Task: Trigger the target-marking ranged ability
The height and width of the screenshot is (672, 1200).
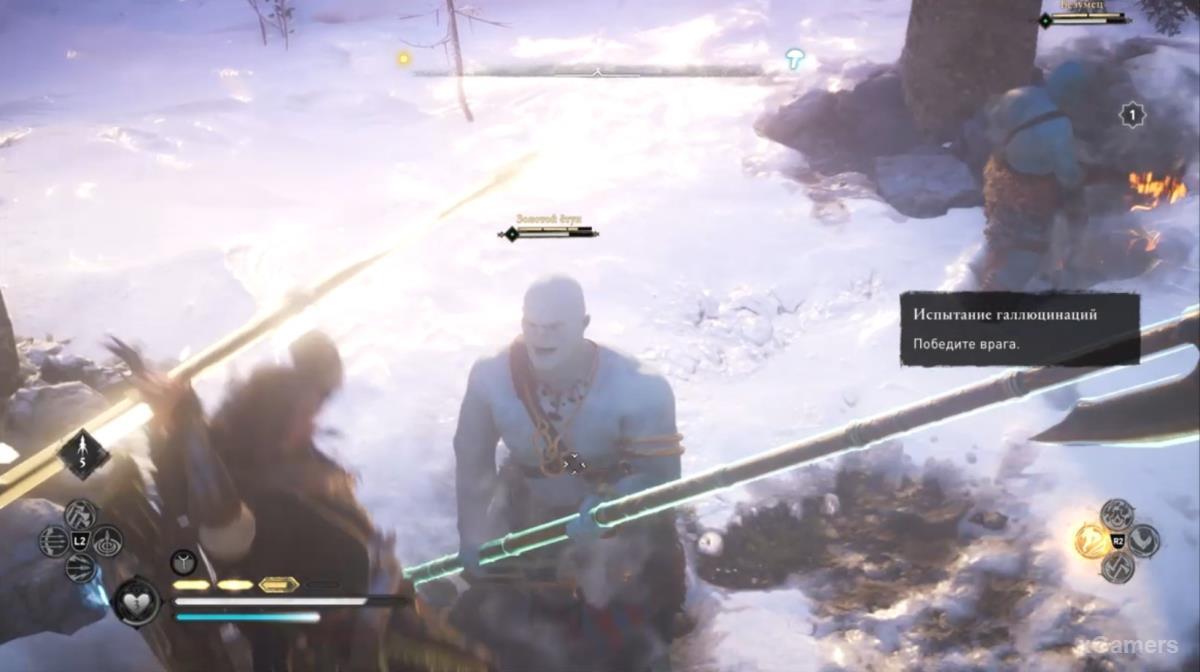Action: click(x=107, y=541)
